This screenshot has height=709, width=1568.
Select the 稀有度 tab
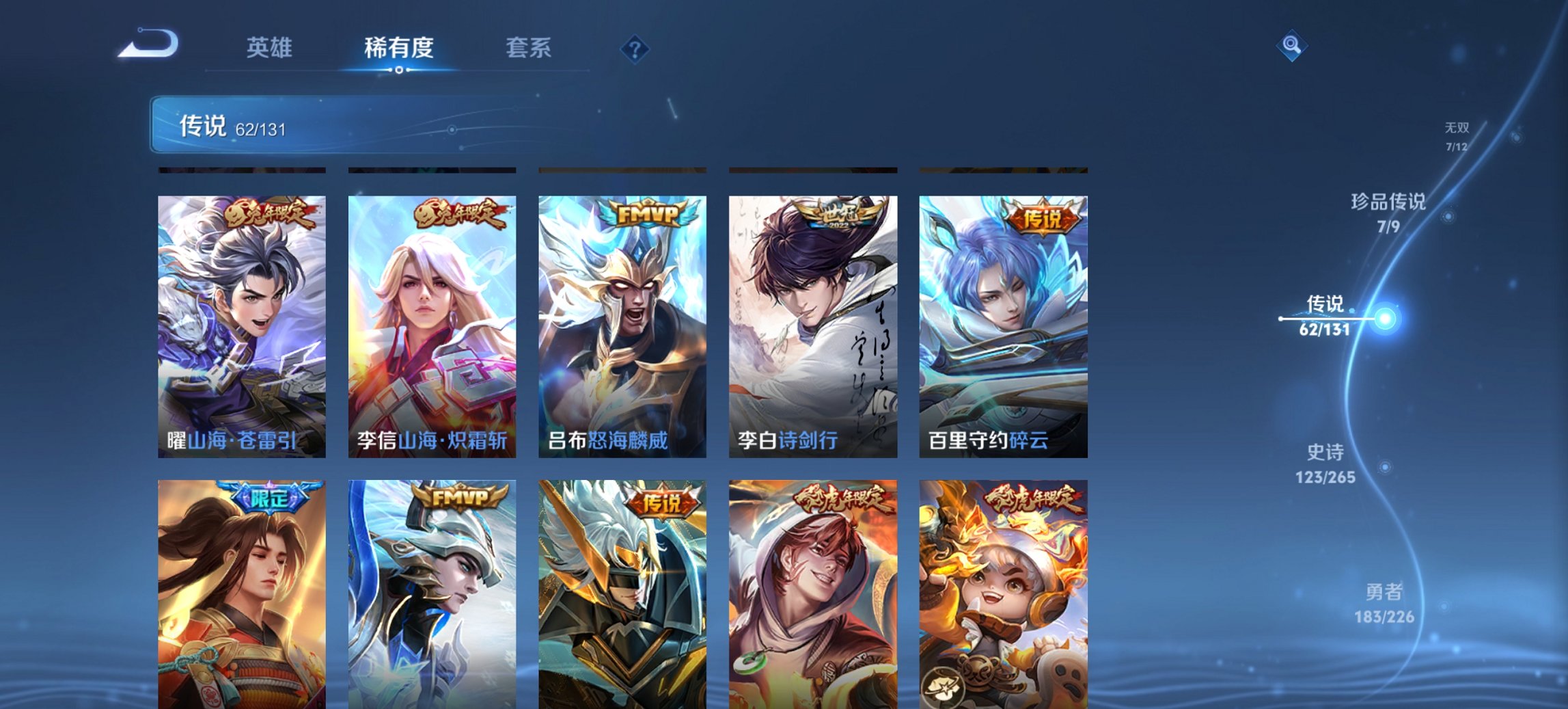[399, 48]
